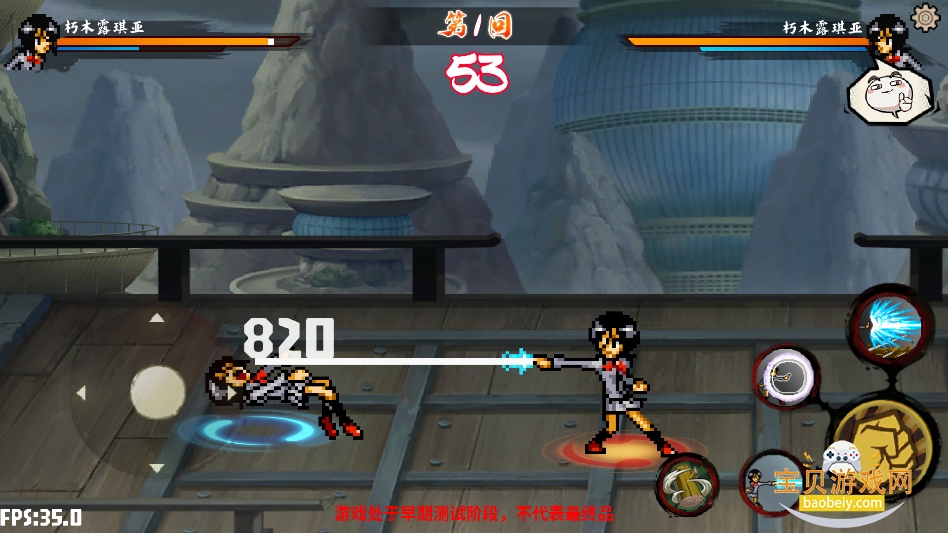Trigger the wooden log substitution skill
This screenshot has width=948, height=533.
coord(688,484)
